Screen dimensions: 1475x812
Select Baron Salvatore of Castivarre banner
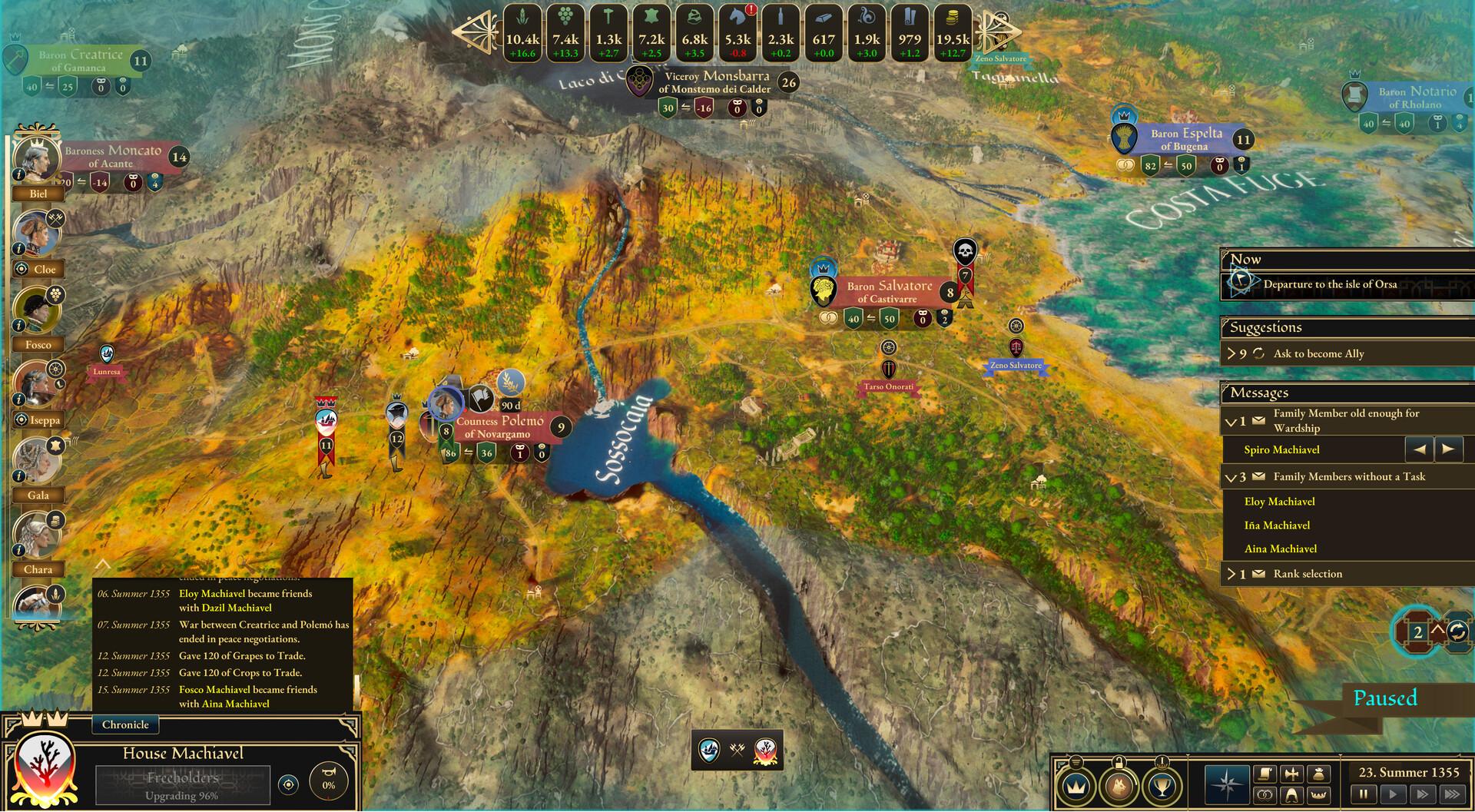click(x=887, y=290)
